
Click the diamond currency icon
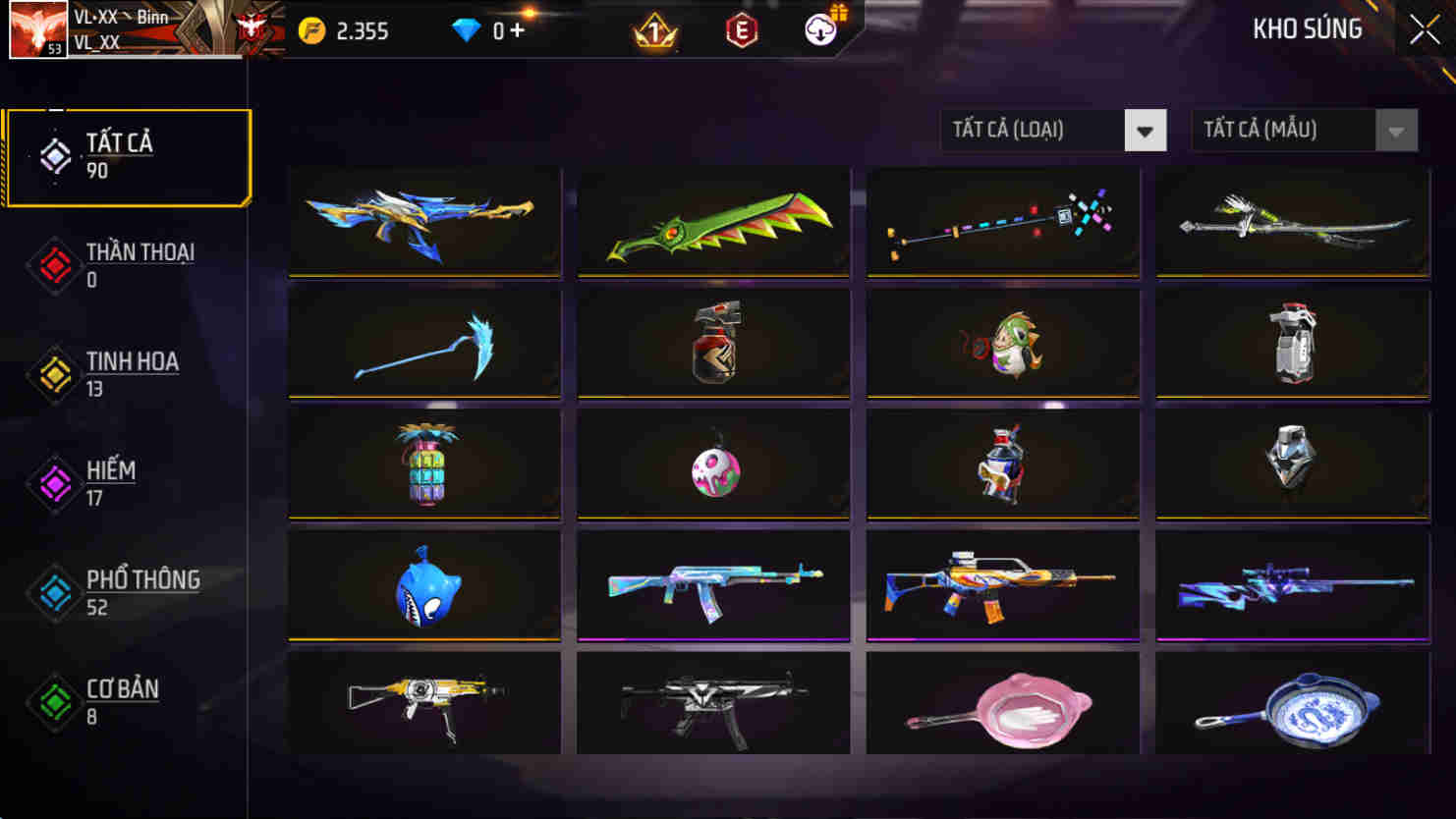(x=471, y=30)
